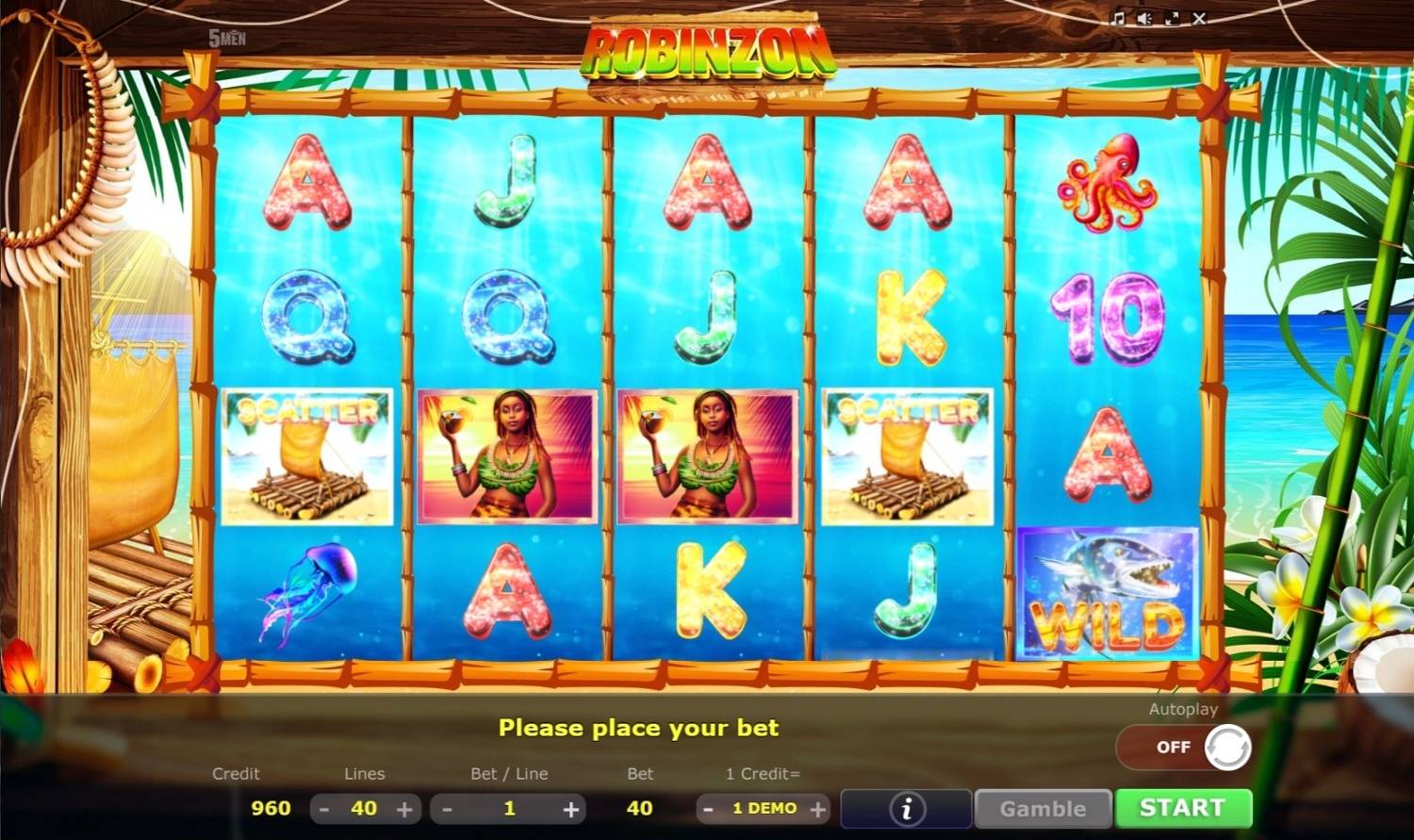Screen dimensions: 1414x840
Task: Decrease the number of Lines
Action: [324, 809]
